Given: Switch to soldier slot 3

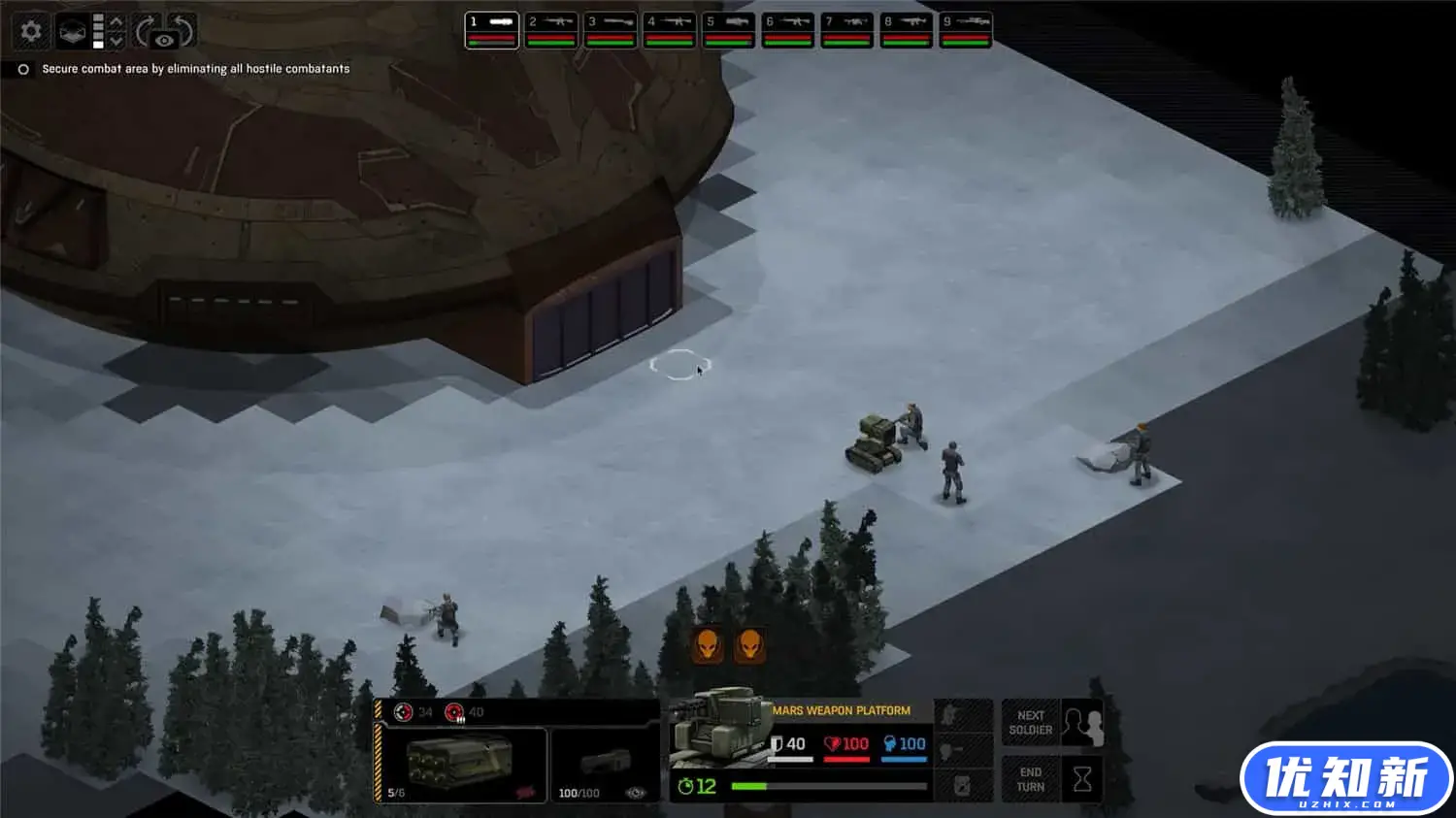Looking at the screenshot, I should (x=611, y=29).
